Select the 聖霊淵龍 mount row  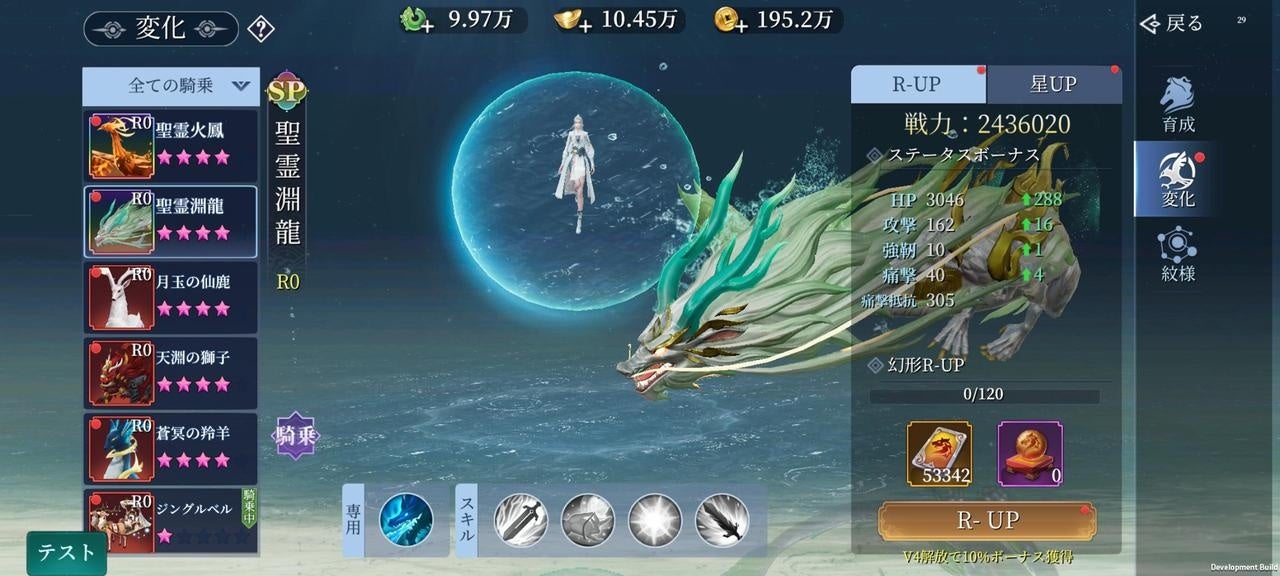[x=171, y=221]
